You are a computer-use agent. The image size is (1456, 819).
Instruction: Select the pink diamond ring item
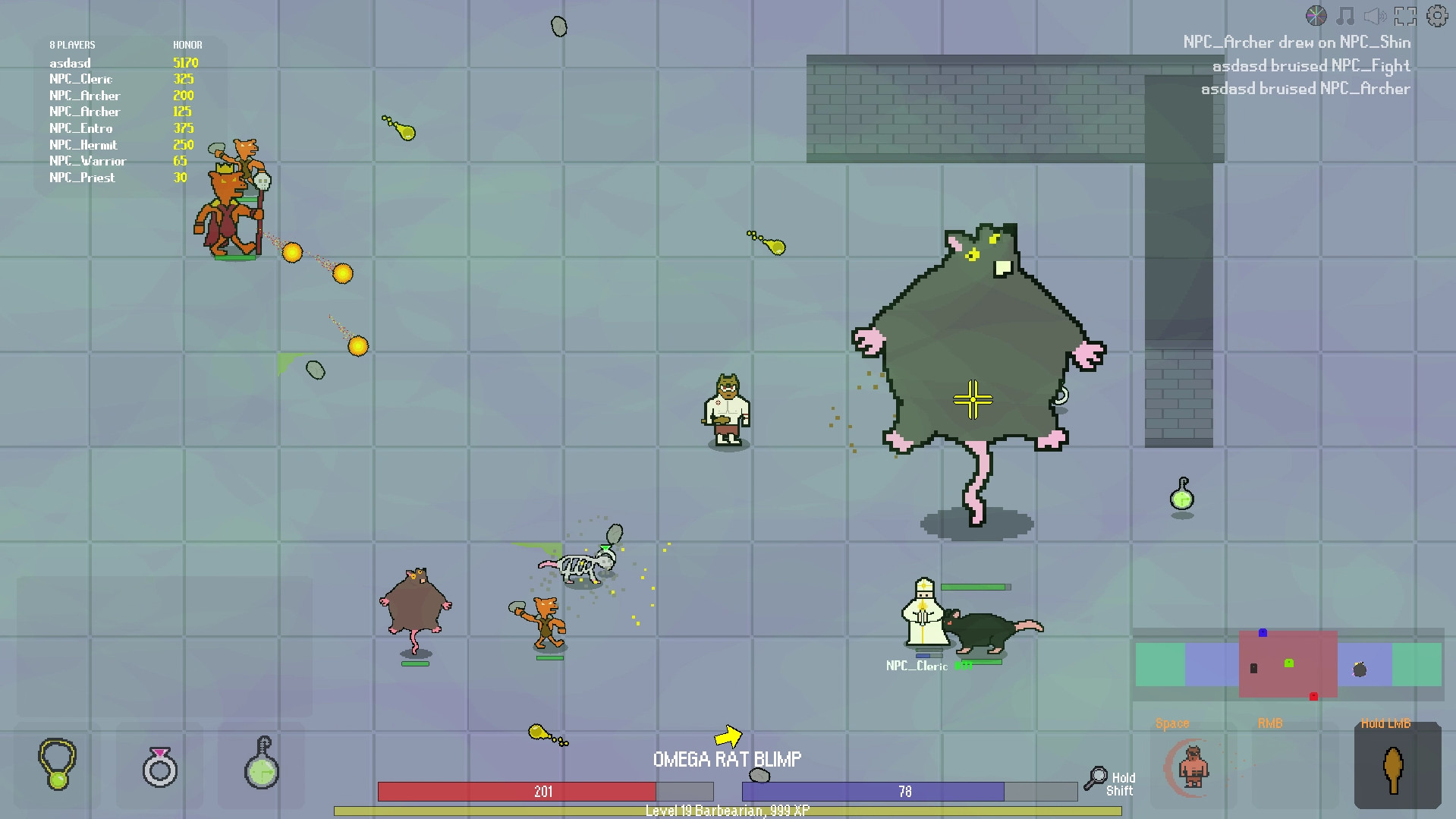coord(159,767)
